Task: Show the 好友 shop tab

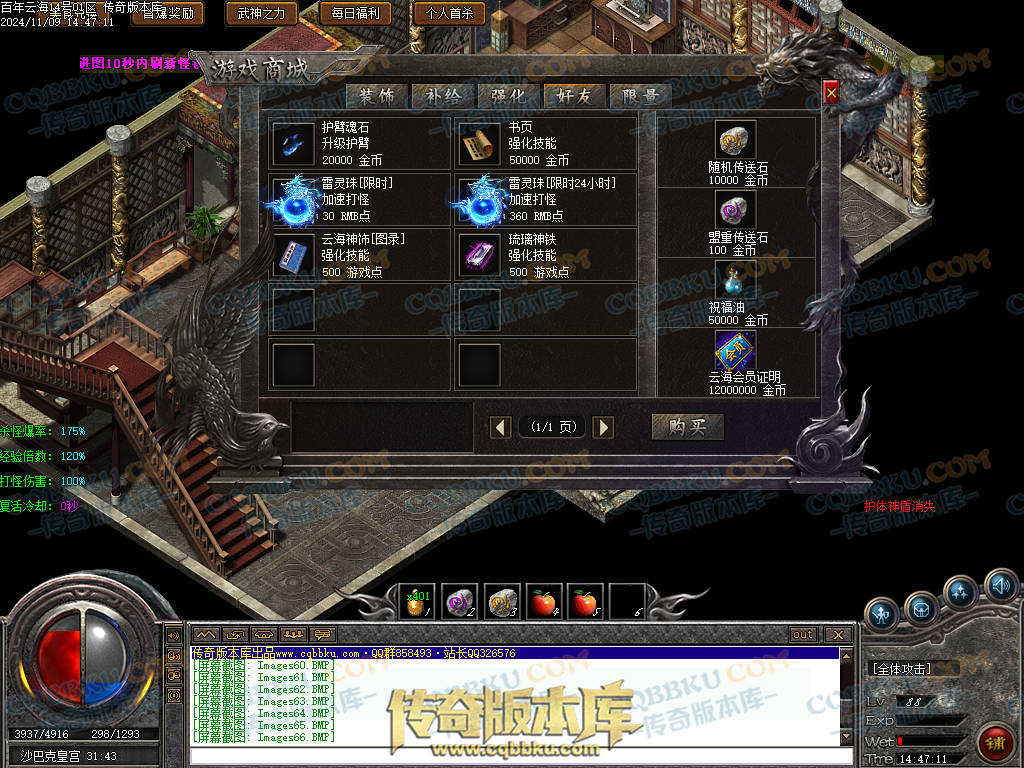Action: pyautogui.click(x=575, y=96)
